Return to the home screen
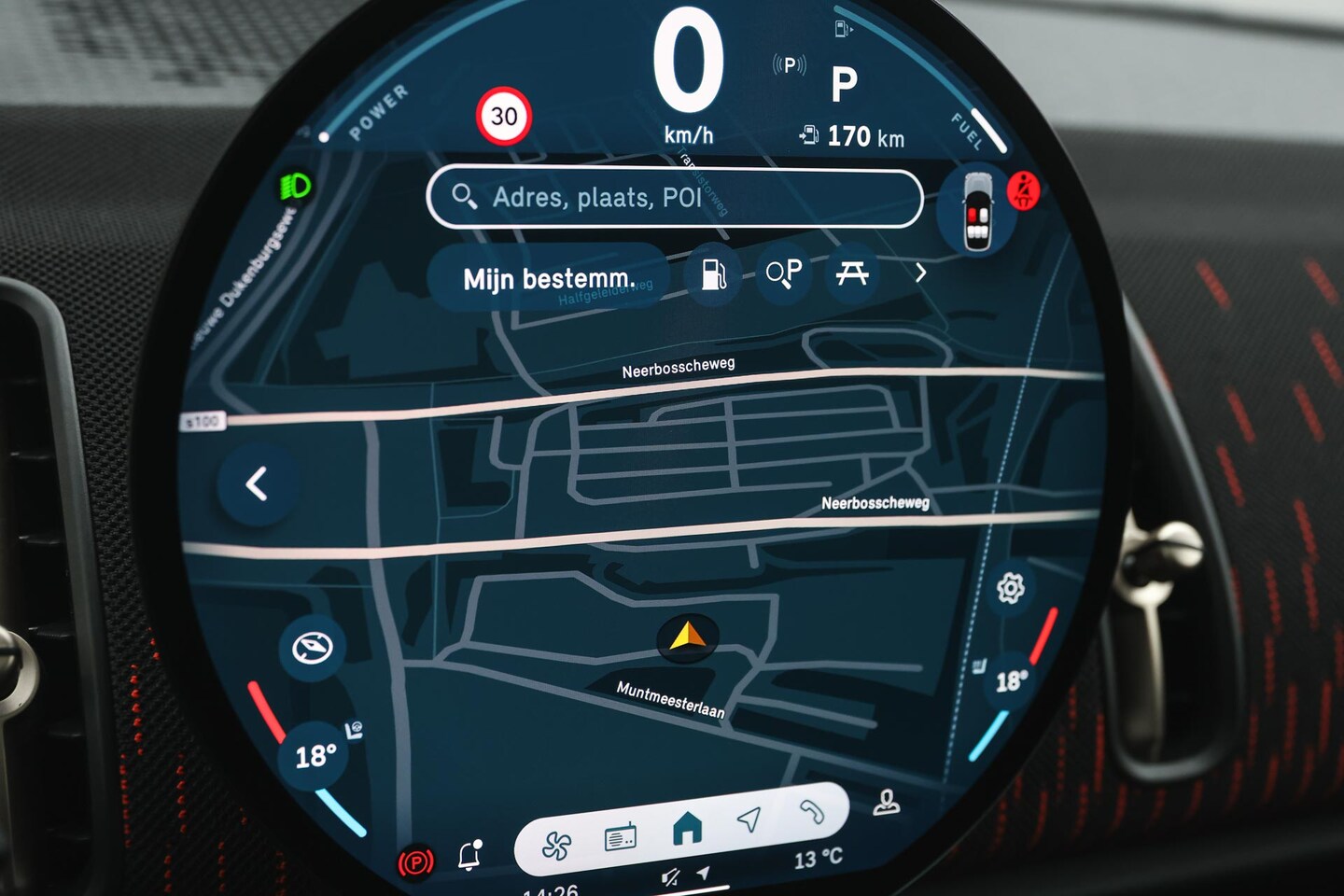1344x896 pixels. 687,828
